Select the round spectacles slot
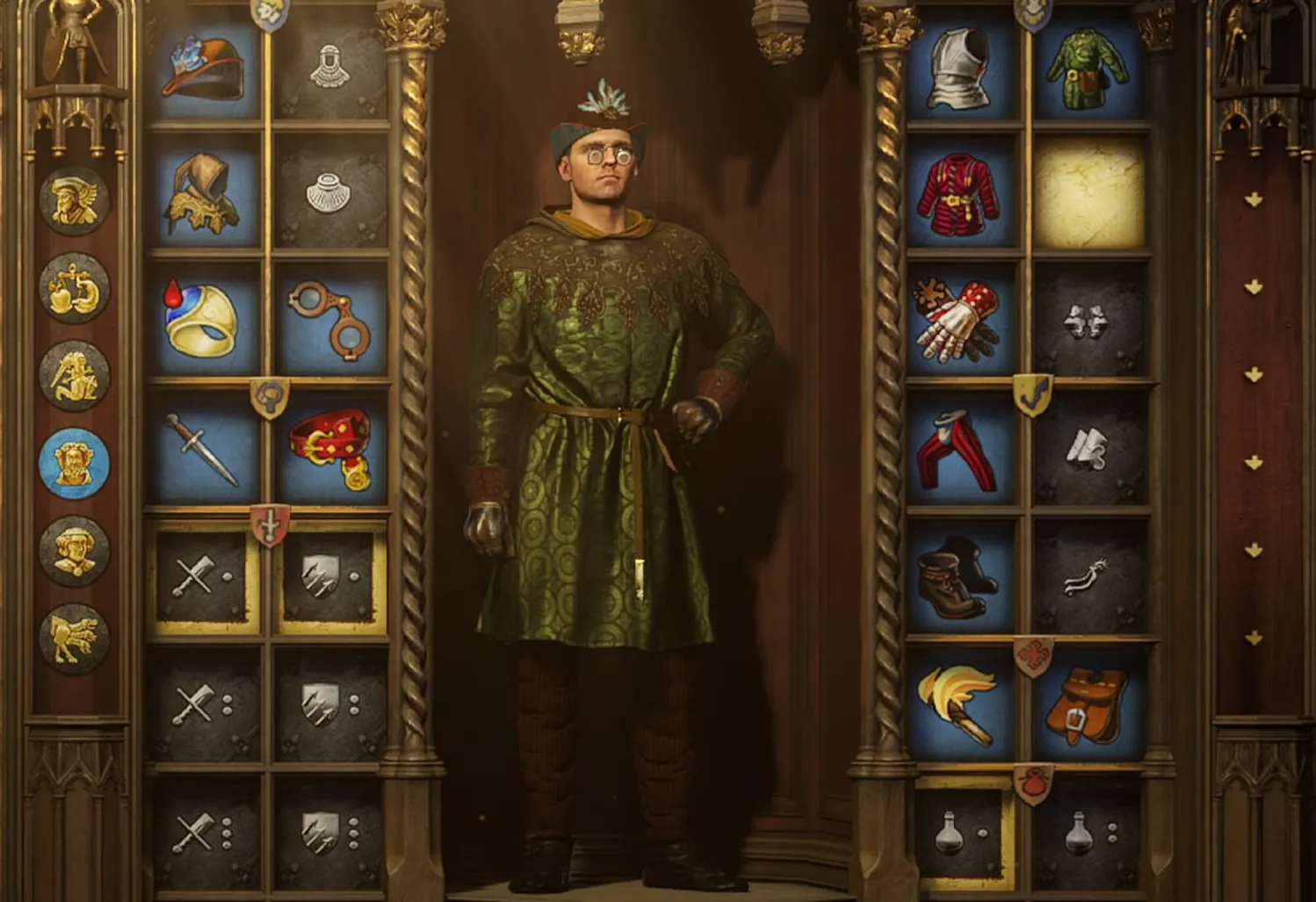This screenshot has width=1316, height=902. pyautogui.click(x=331, y=320)
